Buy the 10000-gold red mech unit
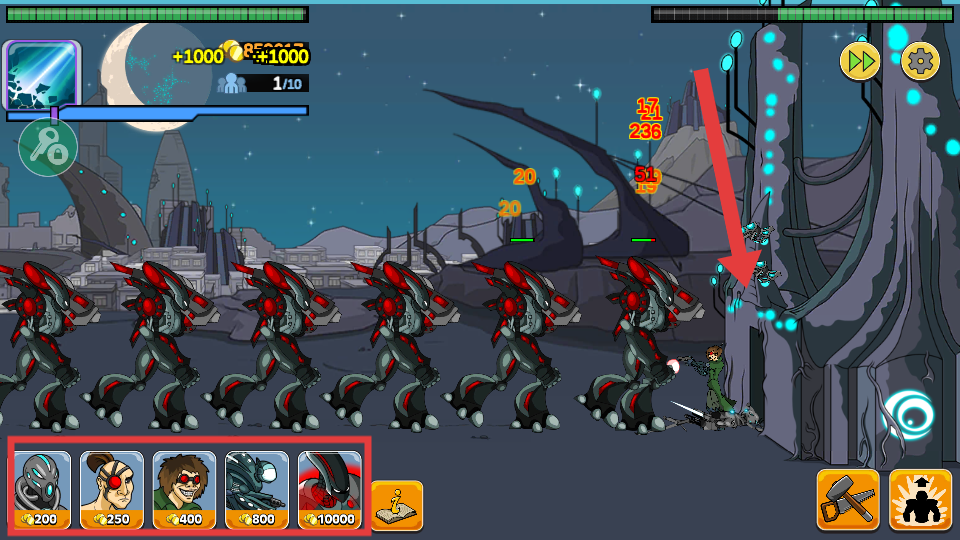 [x=330, y=489]
